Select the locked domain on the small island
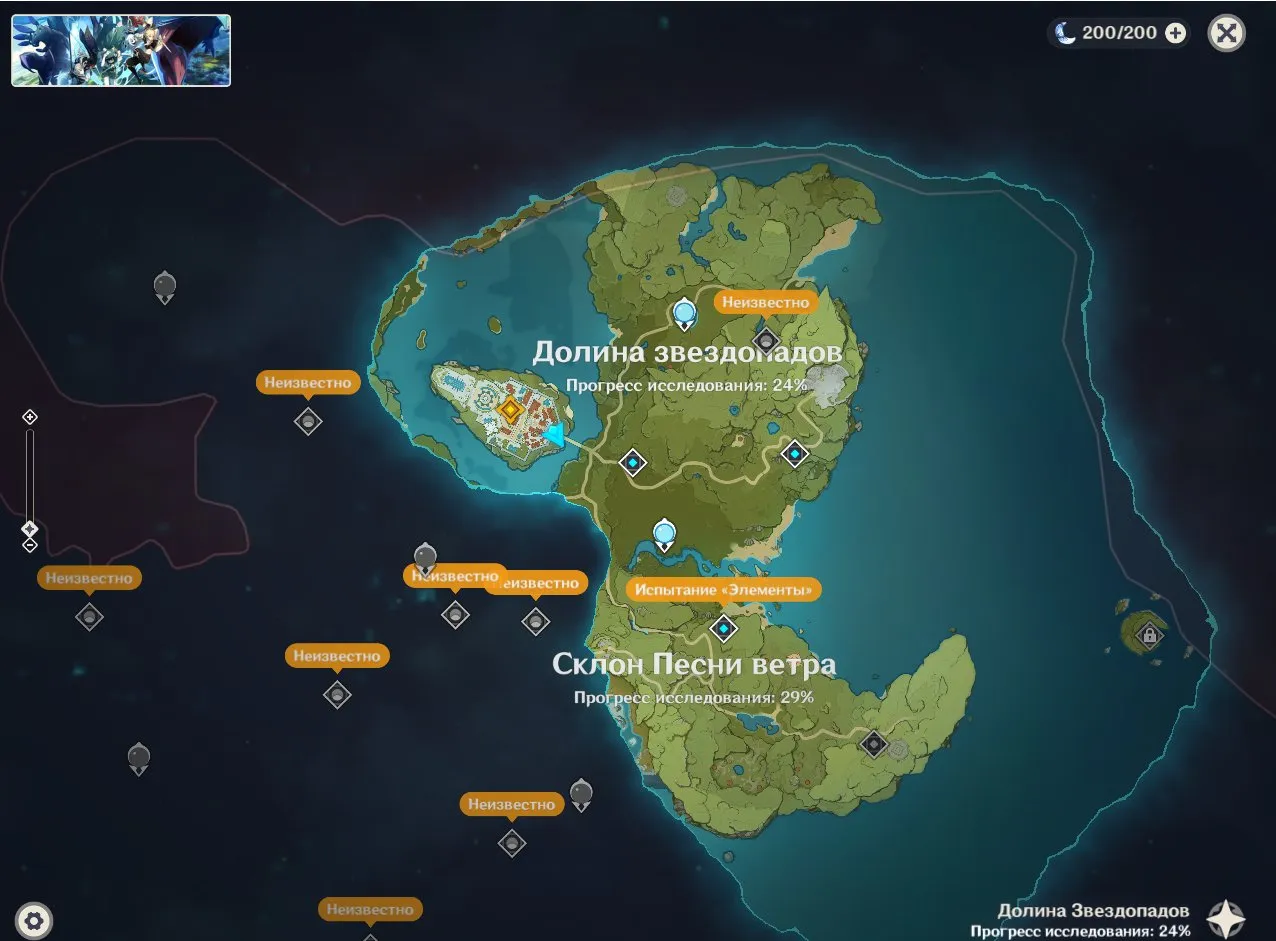 click(1150, 634)
